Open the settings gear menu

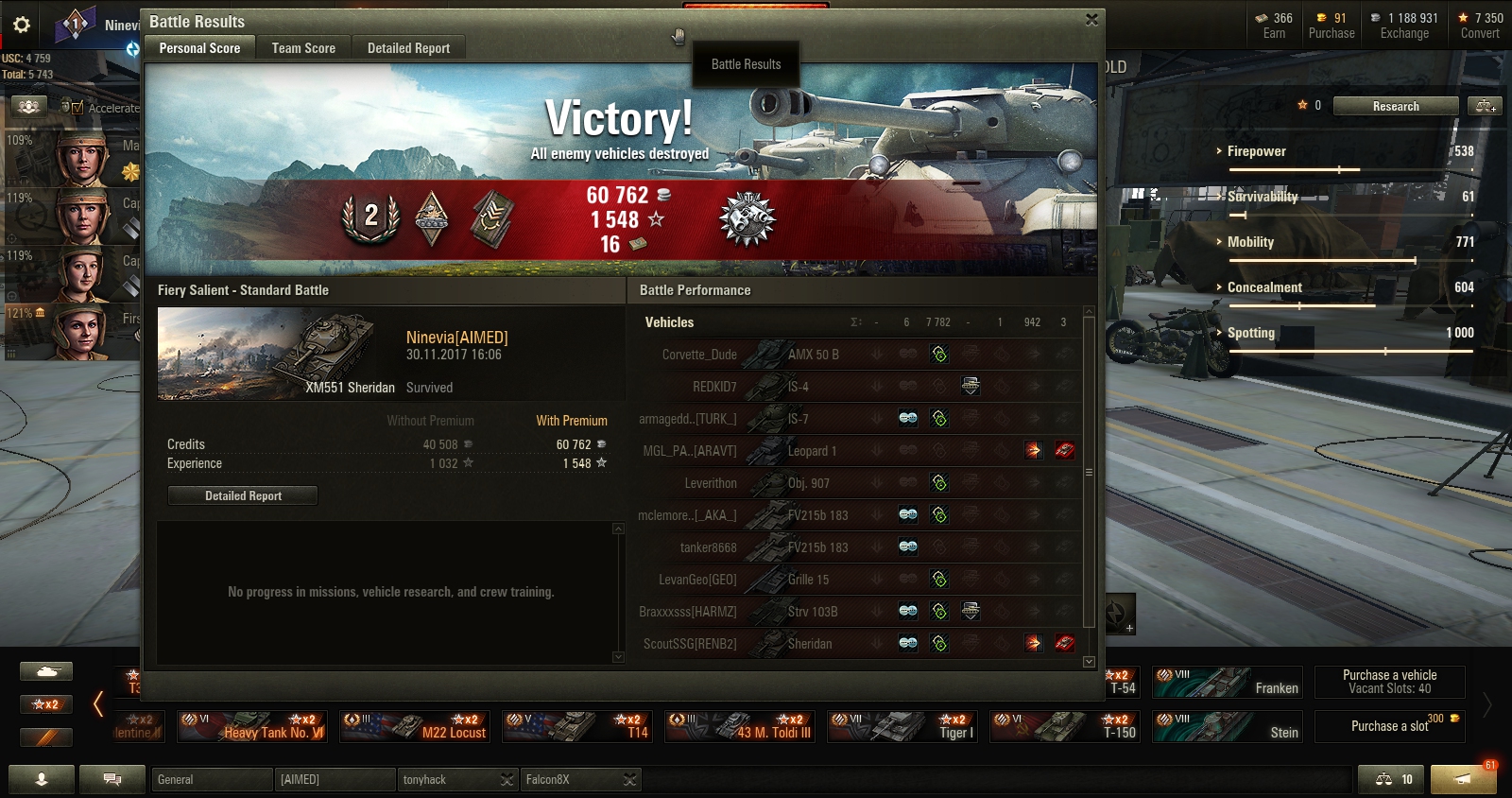(22, 25)
